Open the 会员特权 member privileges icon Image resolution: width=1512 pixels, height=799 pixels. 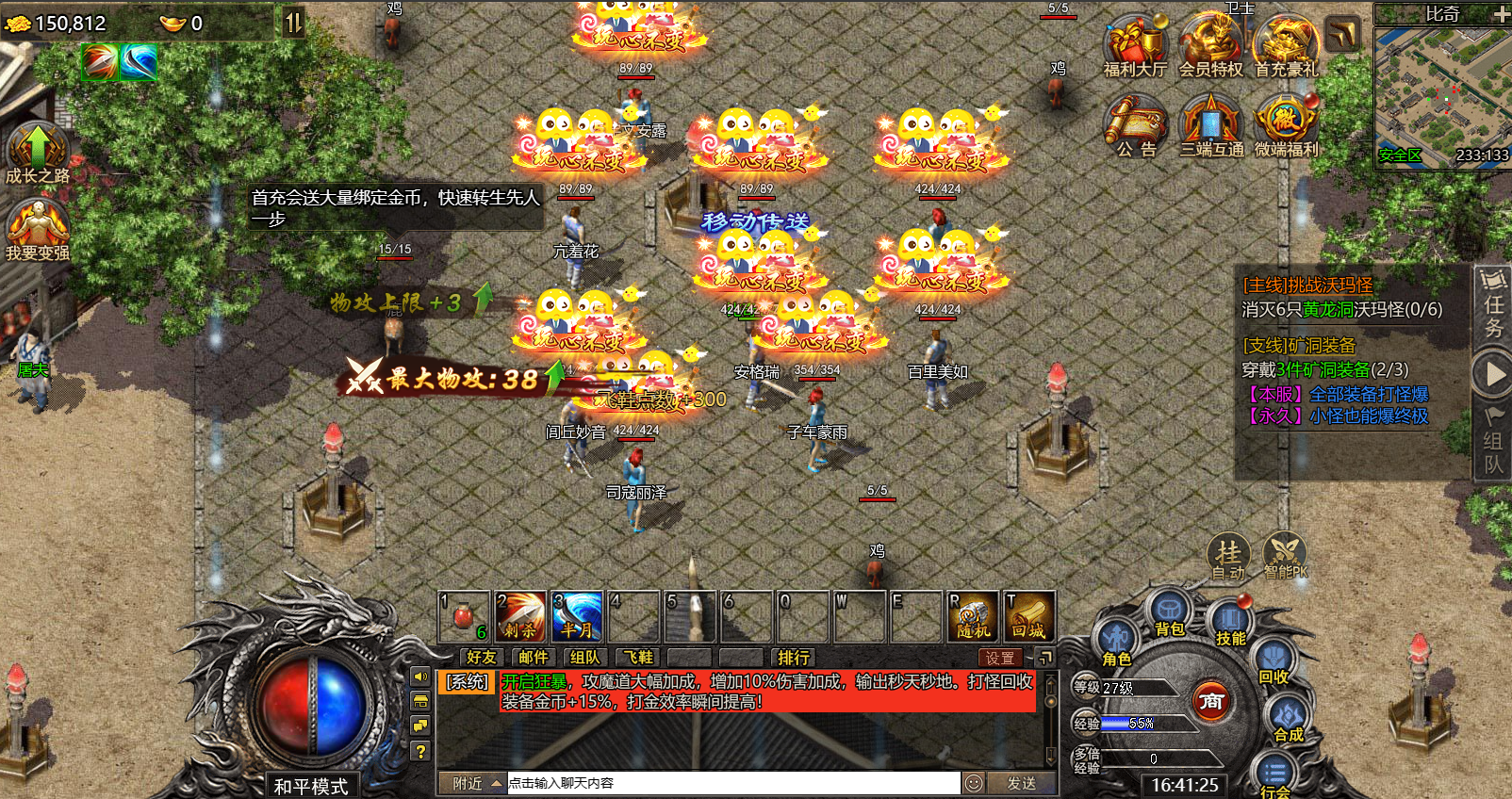(1210, 45)
